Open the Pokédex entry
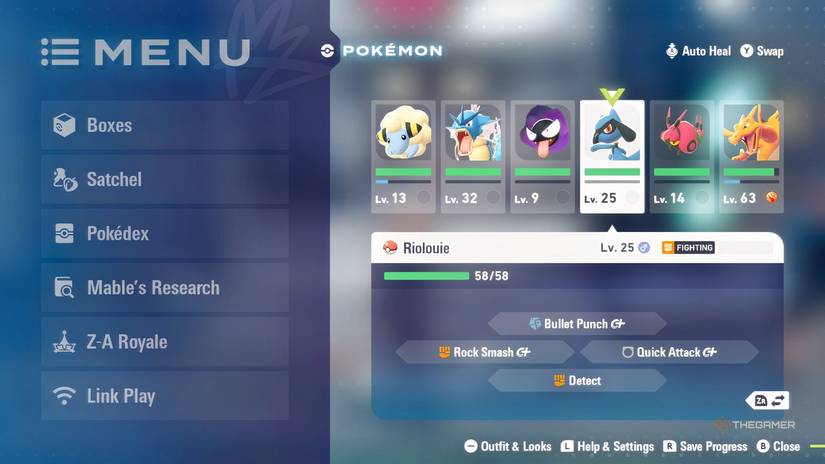The image size is (825, 464). point(165,234)
